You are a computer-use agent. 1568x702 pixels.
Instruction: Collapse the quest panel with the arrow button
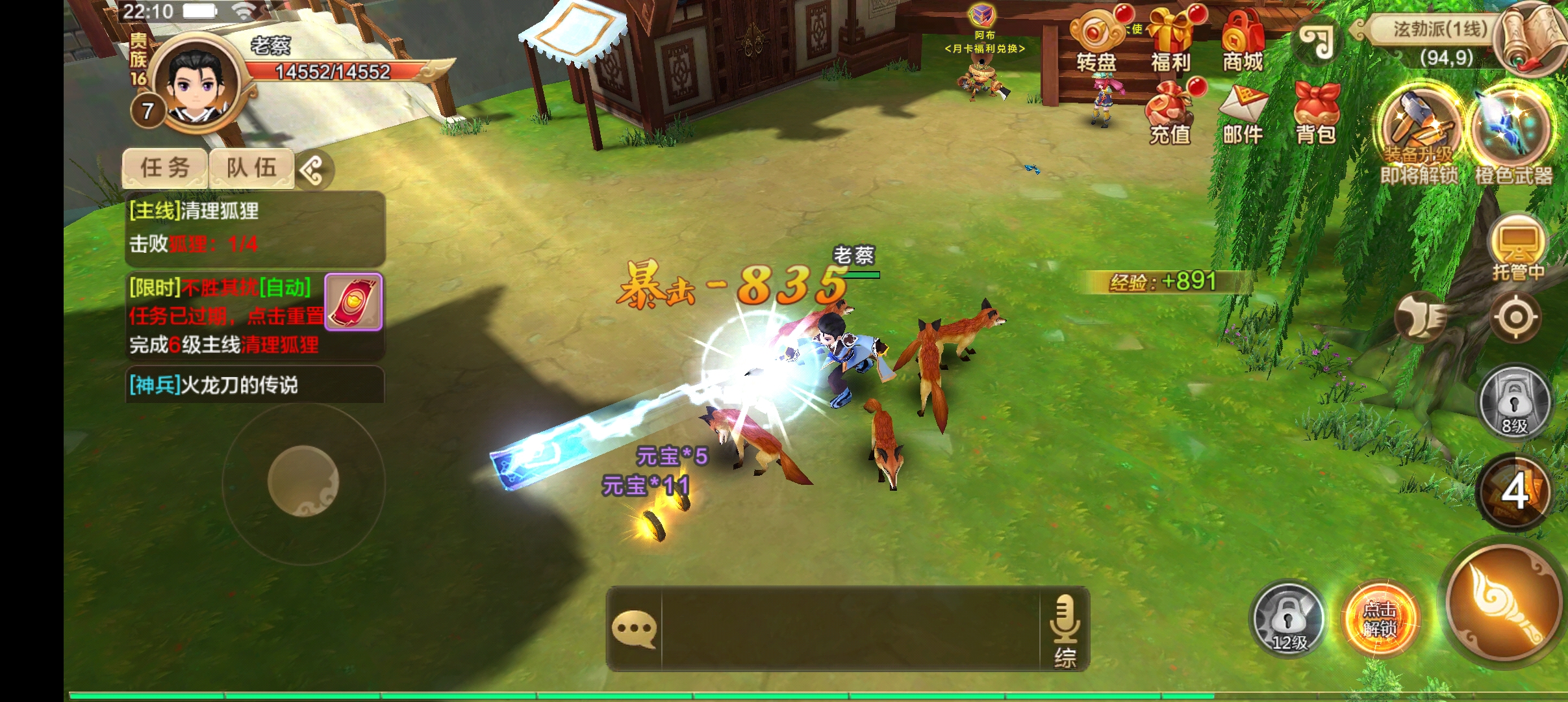point(314,171)
